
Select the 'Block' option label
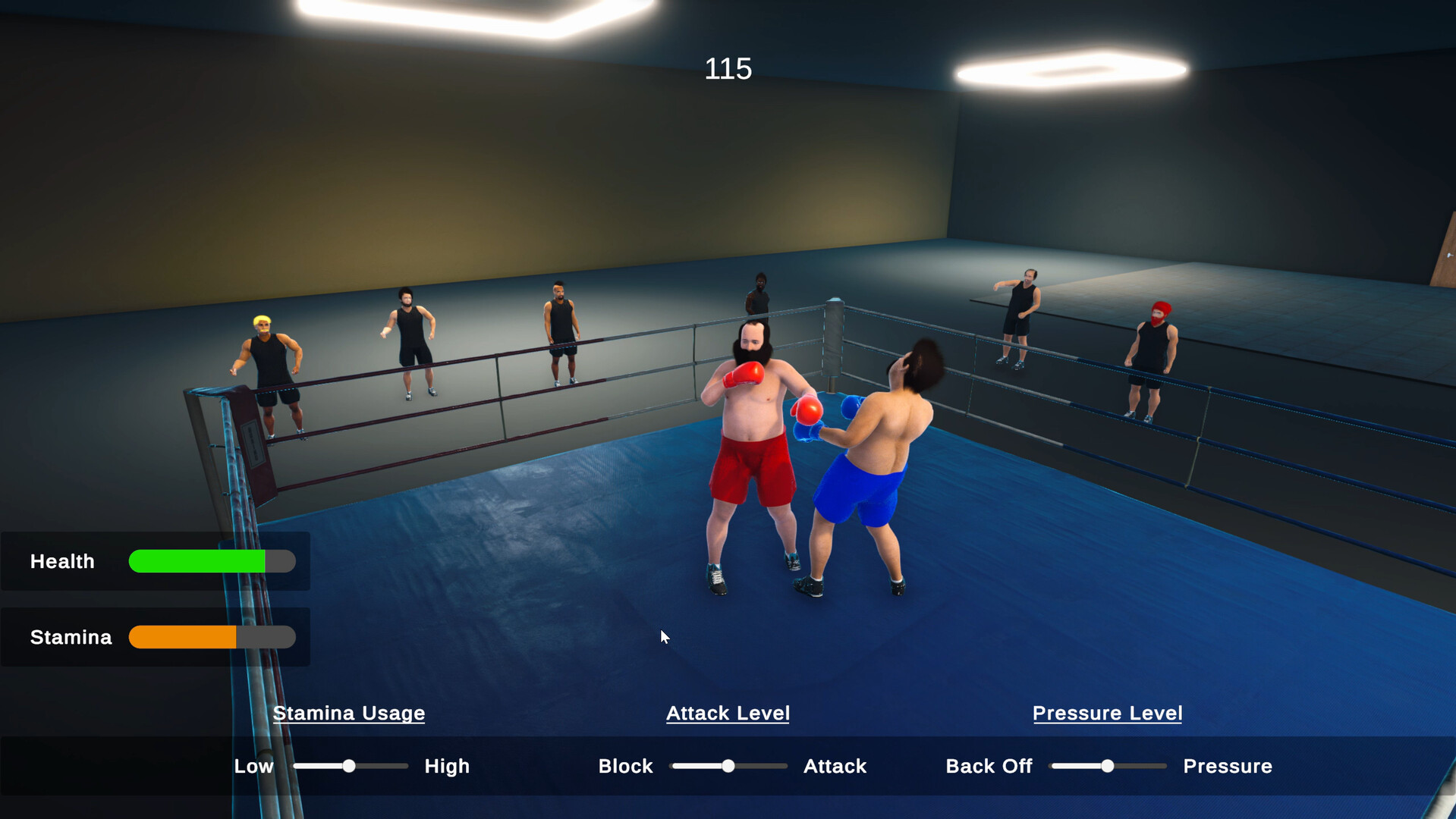[625, 766]
